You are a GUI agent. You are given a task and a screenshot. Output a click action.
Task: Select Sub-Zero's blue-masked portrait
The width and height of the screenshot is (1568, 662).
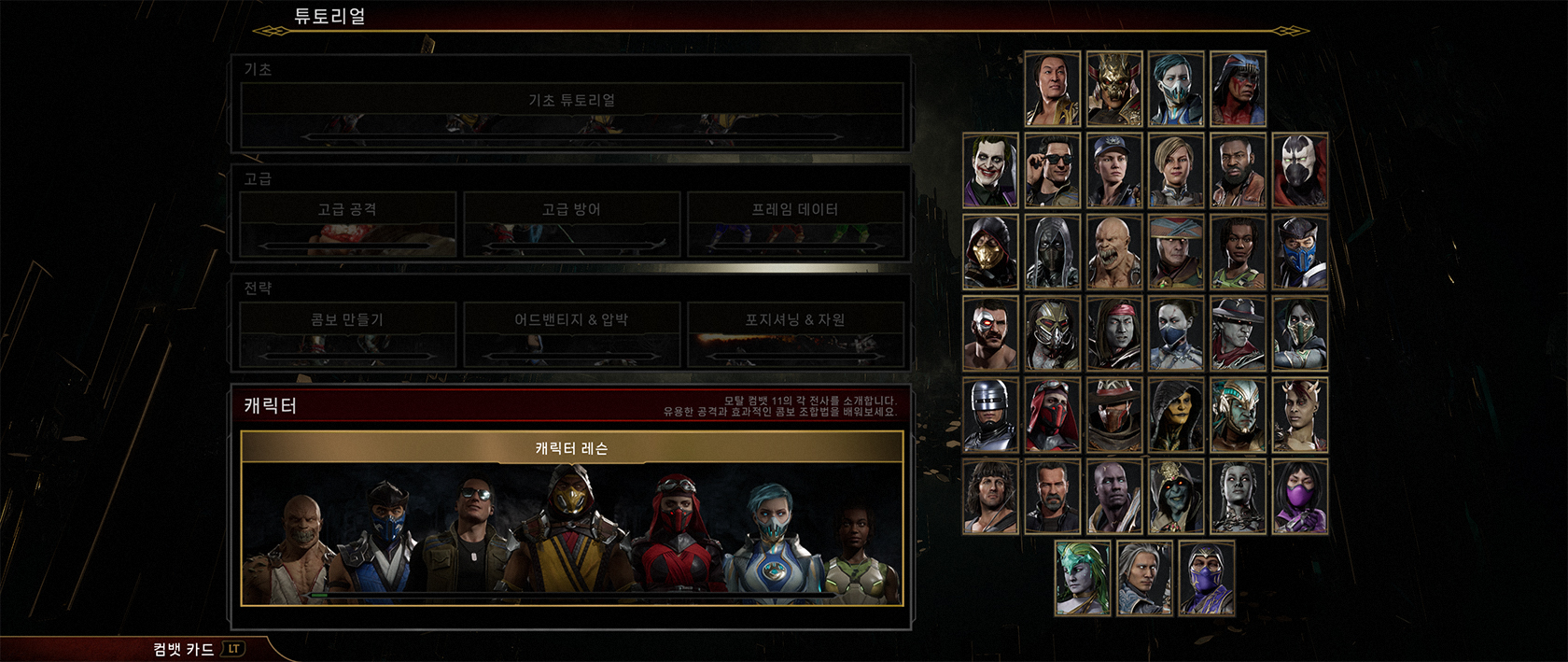point(1300,252)
